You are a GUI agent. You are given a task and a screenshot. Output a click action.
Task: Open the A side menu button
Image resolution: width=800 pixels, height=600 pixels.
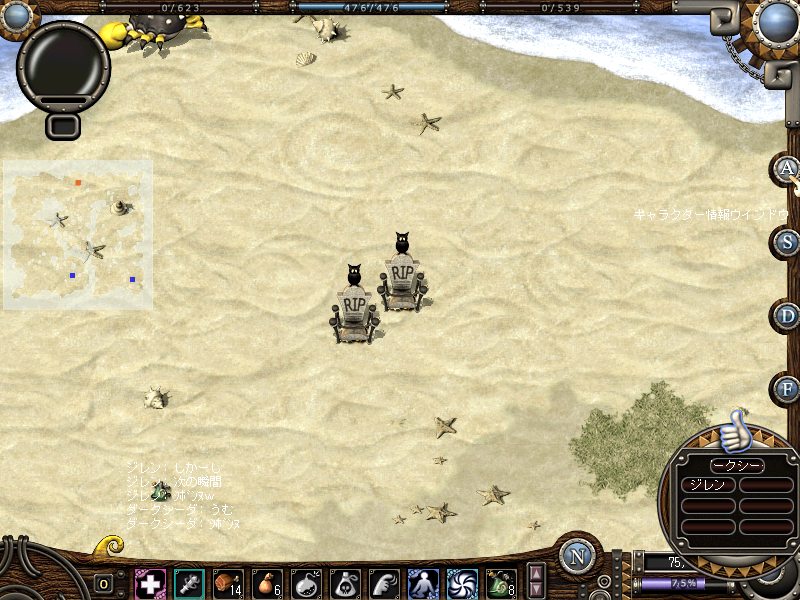click(x=787, y=168)
